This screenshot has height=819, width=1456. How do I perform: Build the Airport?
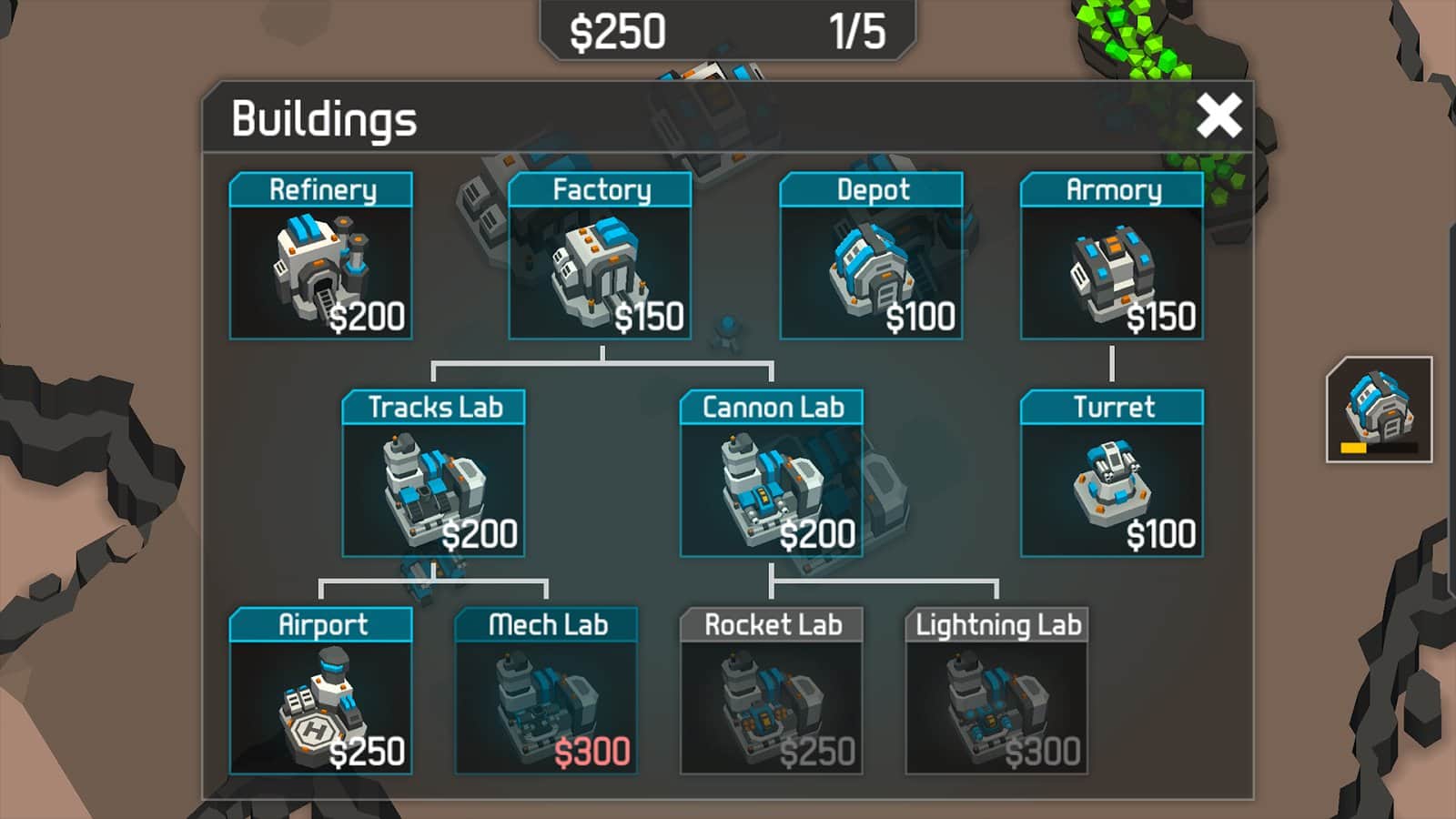click(x=320, y=692)
